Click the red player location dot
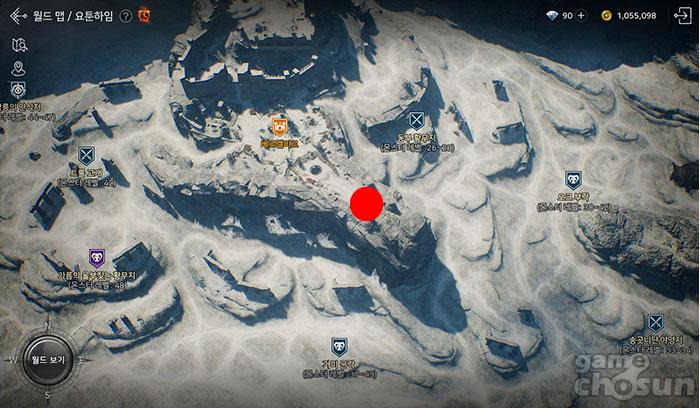 pos(367,203)
